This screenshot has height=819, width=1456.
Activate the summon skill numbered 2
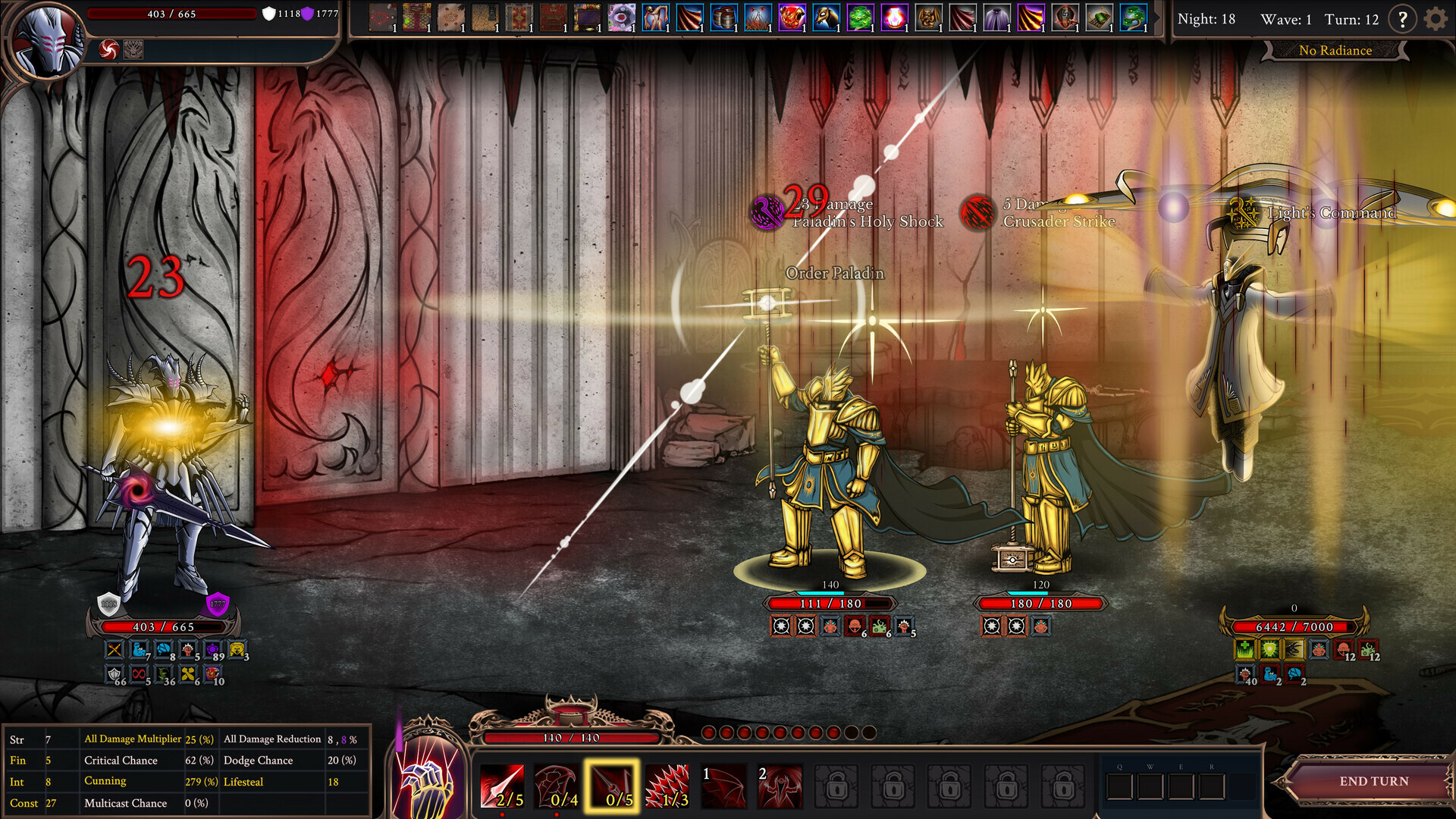click(x=778, y=785)
